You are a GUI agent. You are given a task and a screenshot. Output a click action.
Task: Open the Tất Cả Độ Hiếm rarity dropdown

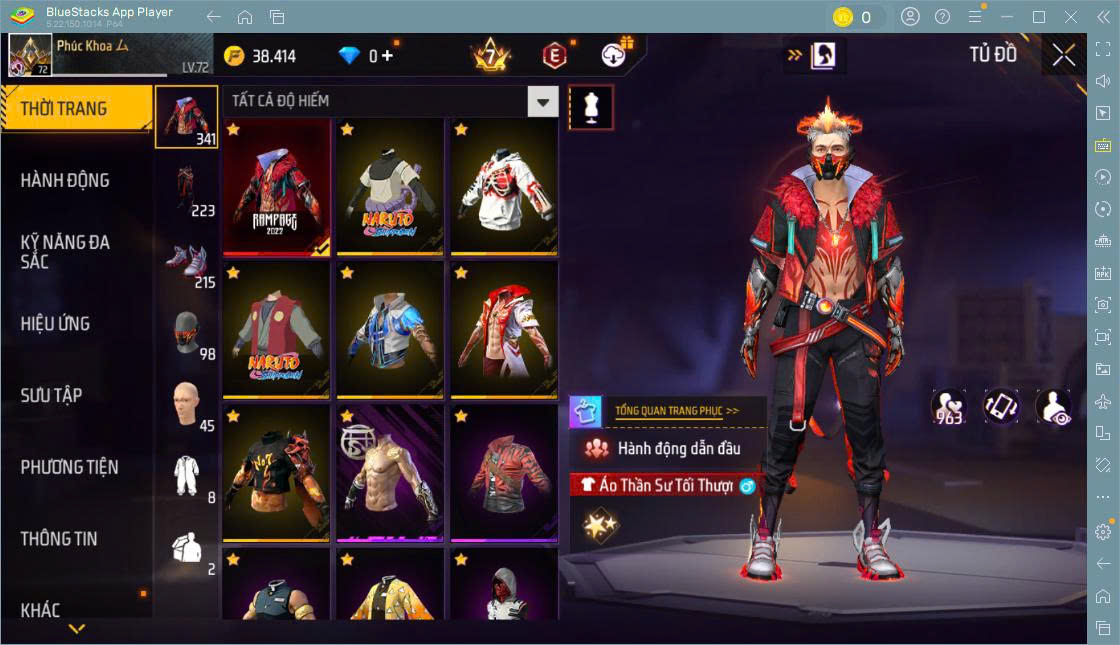point(543,101)
